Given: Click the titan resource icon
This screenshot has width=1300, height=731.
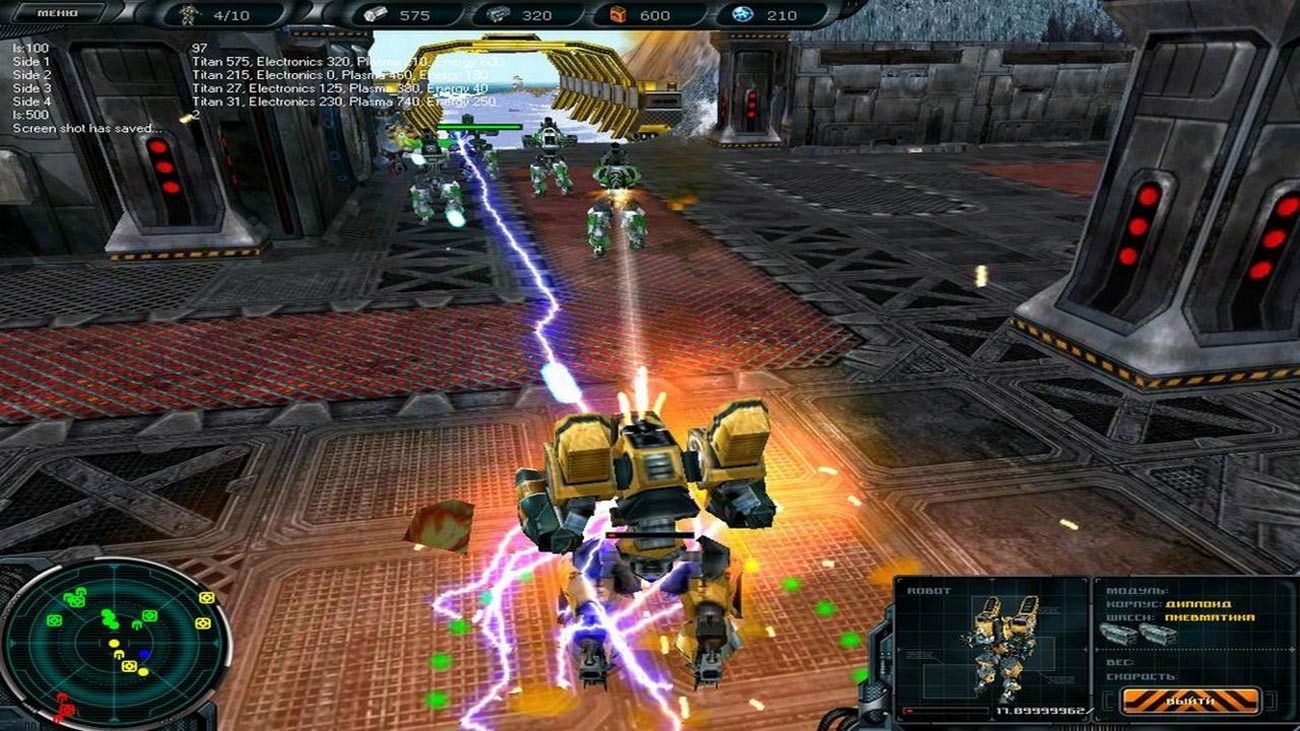Looking at the screenshot, I should coord(379,15).
